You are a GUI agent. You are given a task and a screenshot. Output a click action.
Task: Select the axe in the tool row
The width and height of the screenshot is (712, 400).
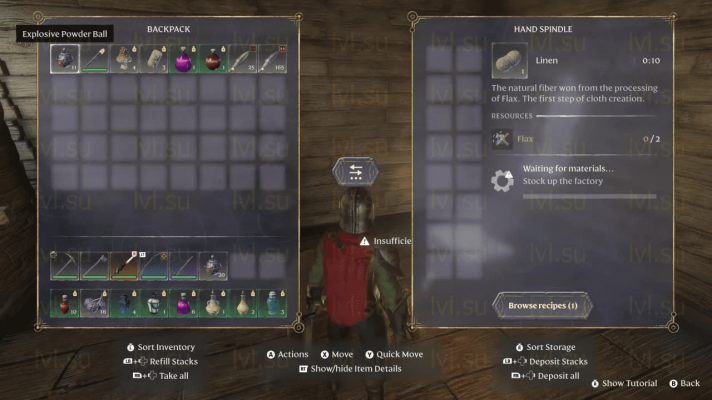coord(95,265)
